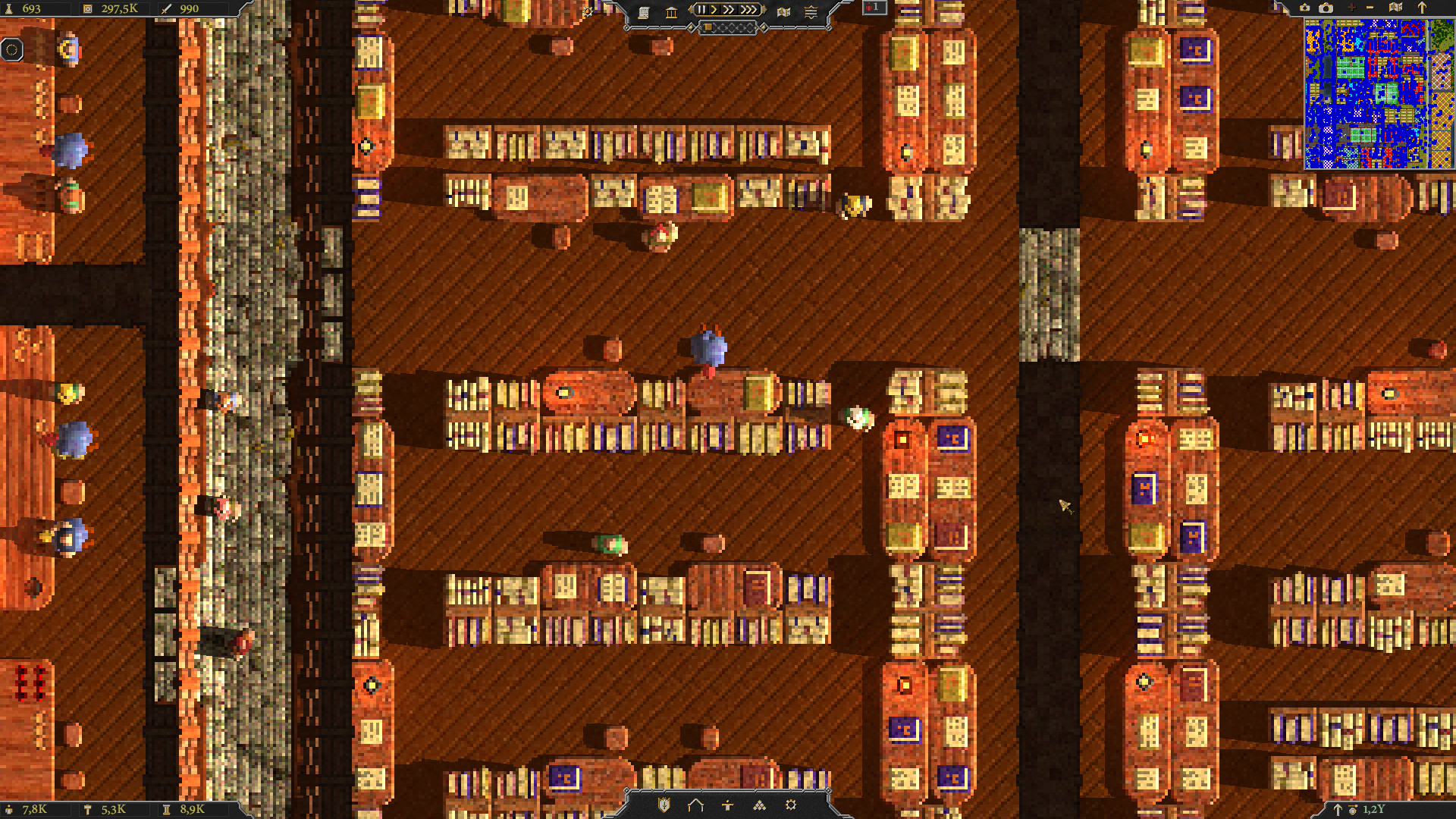This screenshot has height=819, width=1456.
Task: Open the settings gear on the bottom bar
Action: coord(791,805)
